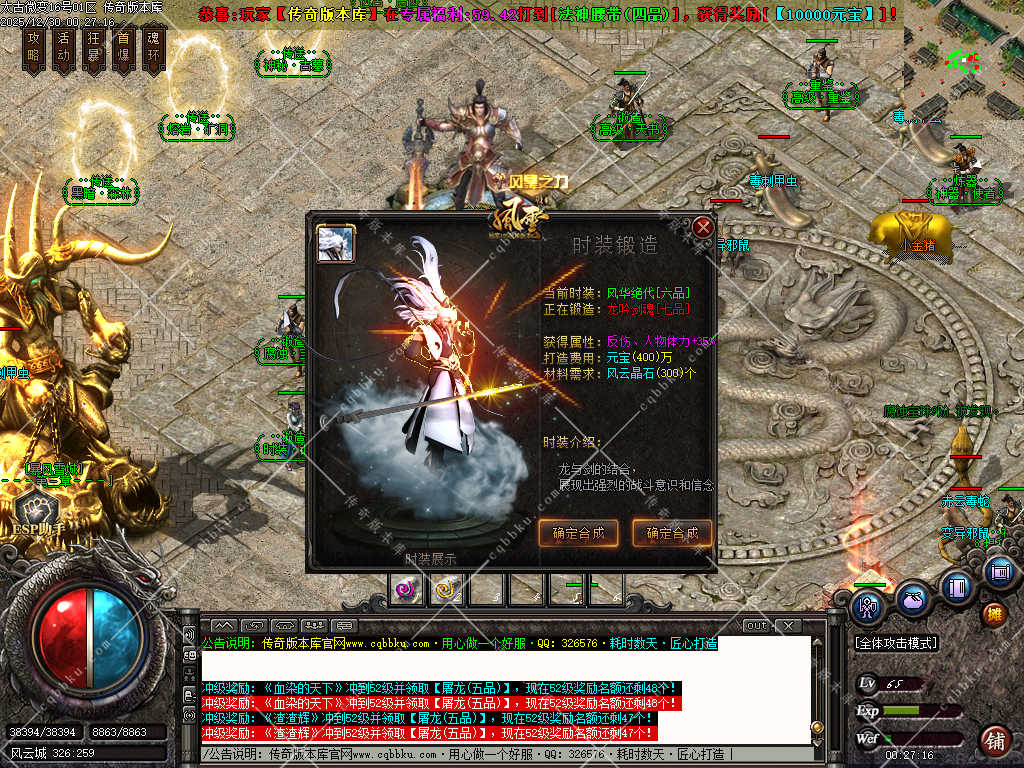The width and height of the screenshot is (1024, 768).
Task: Select the character portrait thumbnail in forging window
Action: tap(336, 243)
